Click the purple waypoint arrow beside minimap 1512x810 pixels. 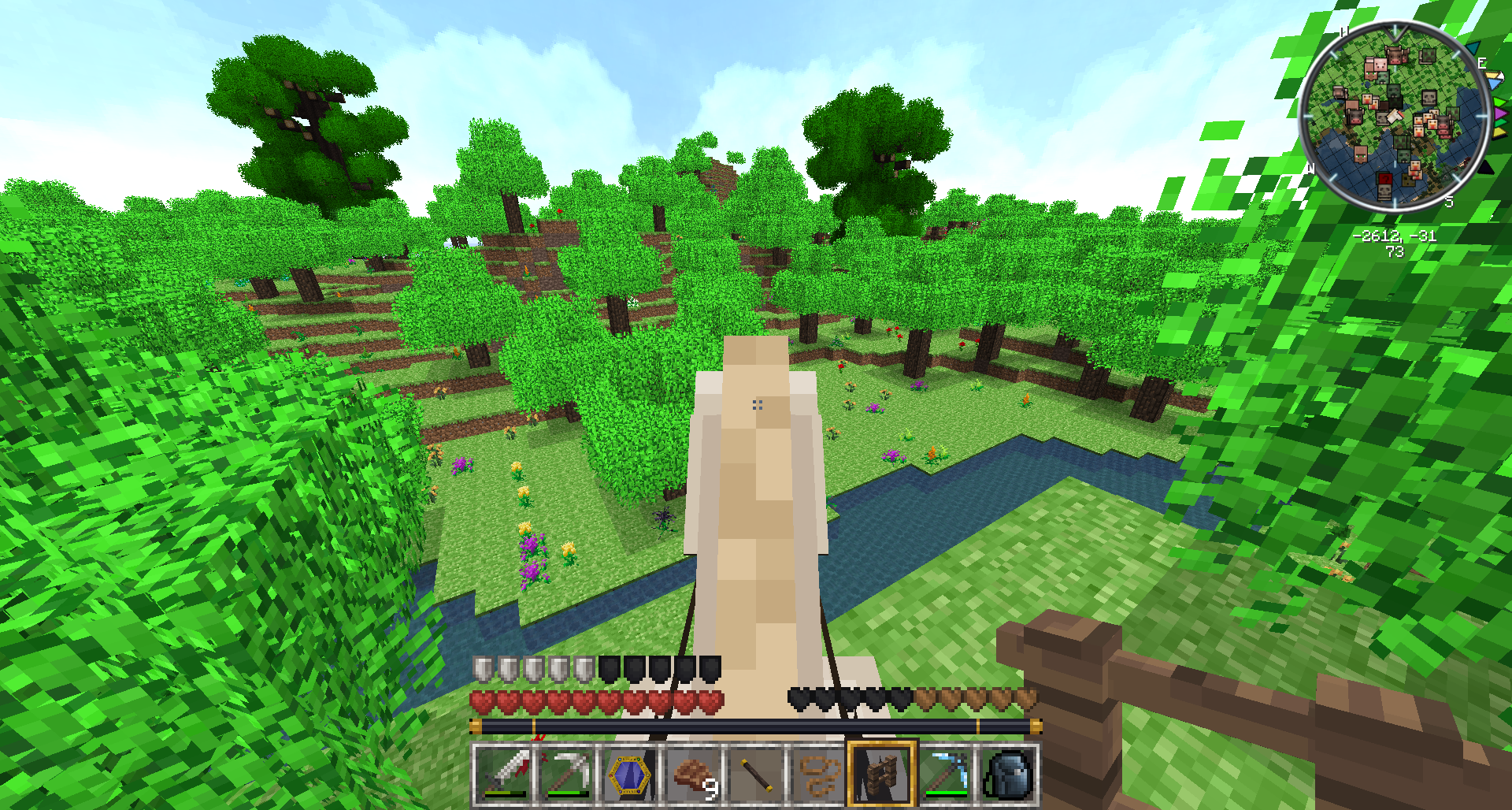[1499, 114]
